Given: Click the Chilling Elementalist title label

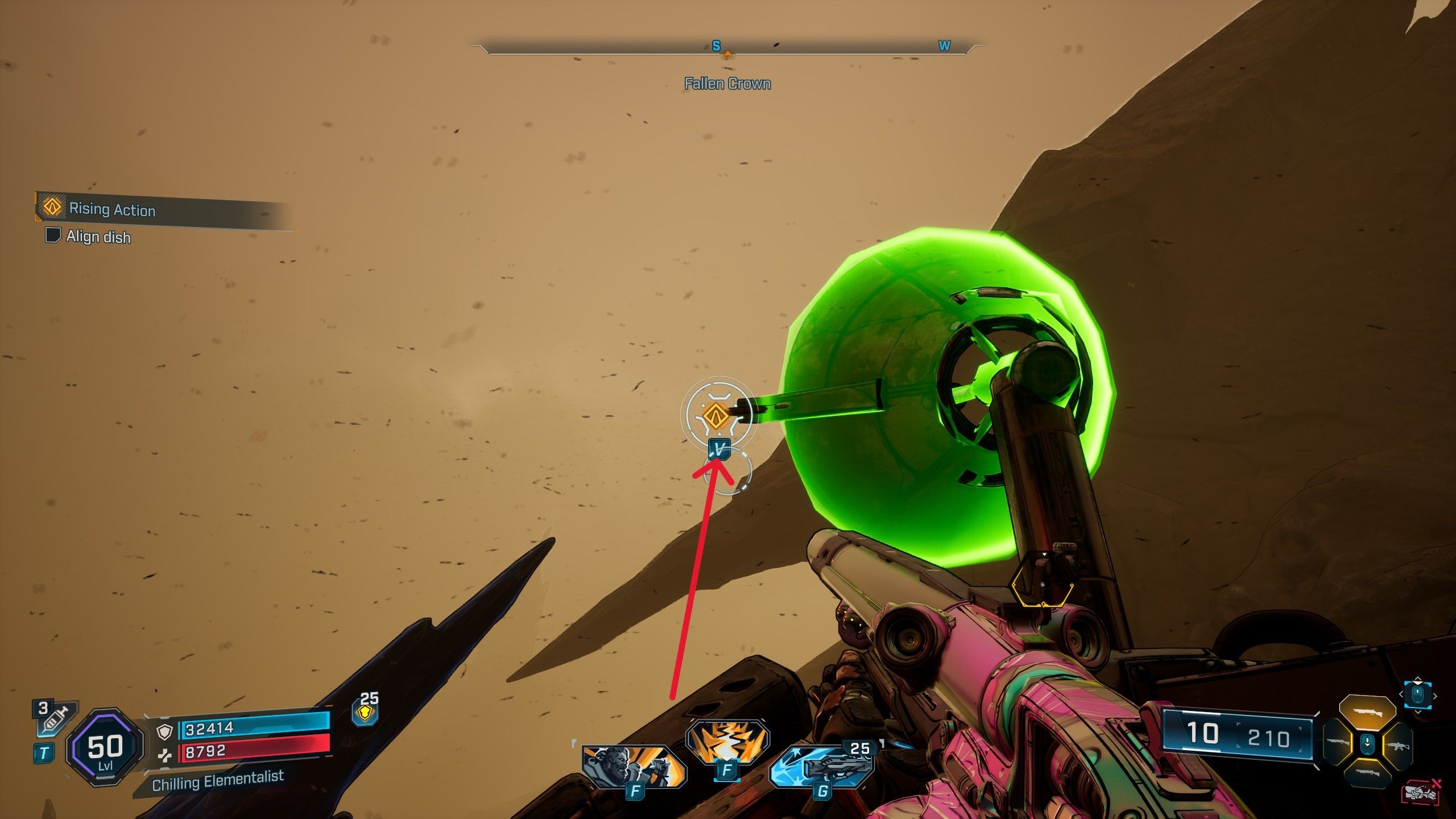Looking at the screenshot, I should coord(218,780).
